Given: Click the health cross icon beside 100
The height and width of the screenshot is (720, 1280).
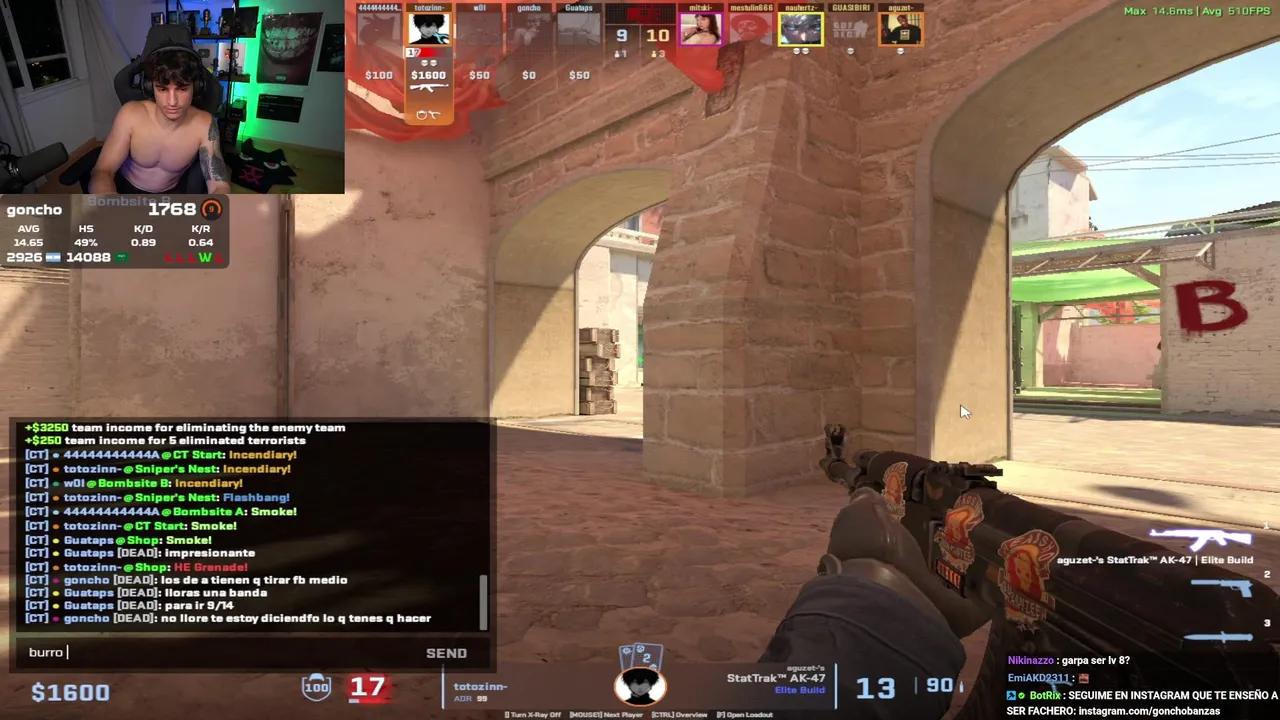Looking at the screenshot, I should coord(316,687).
